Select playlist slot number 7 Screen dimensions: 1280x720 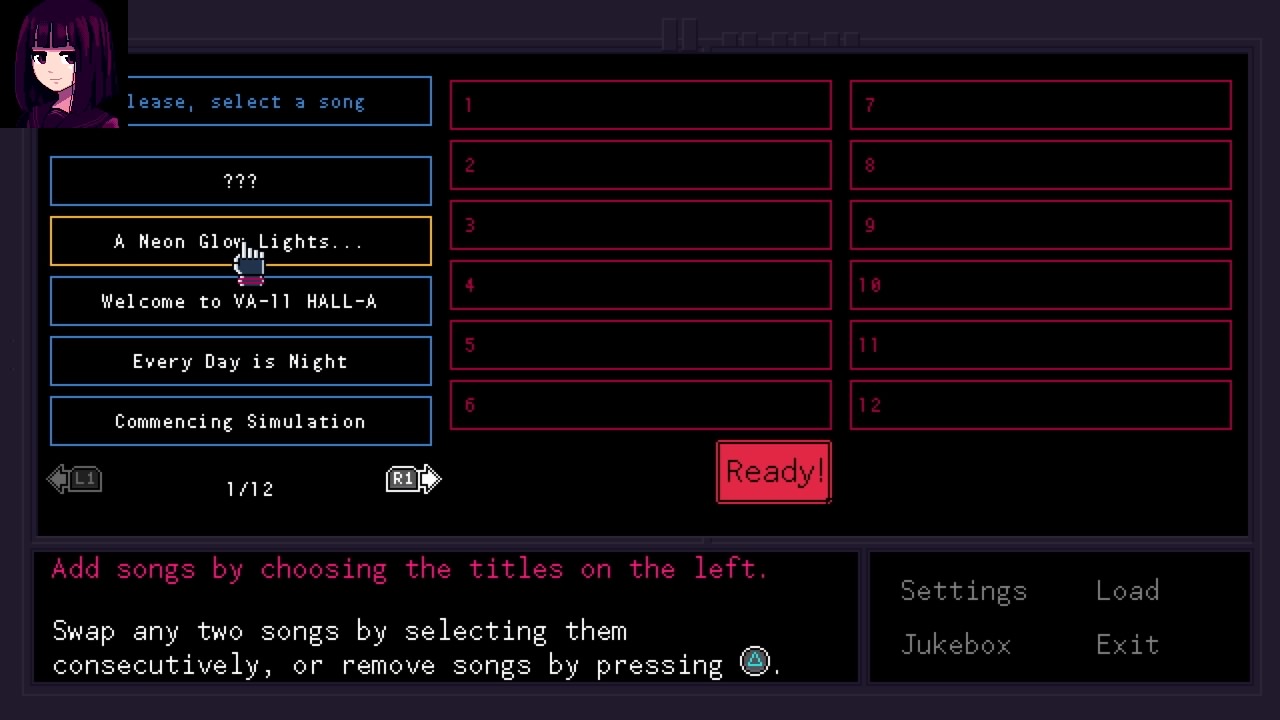point(1040,105)
